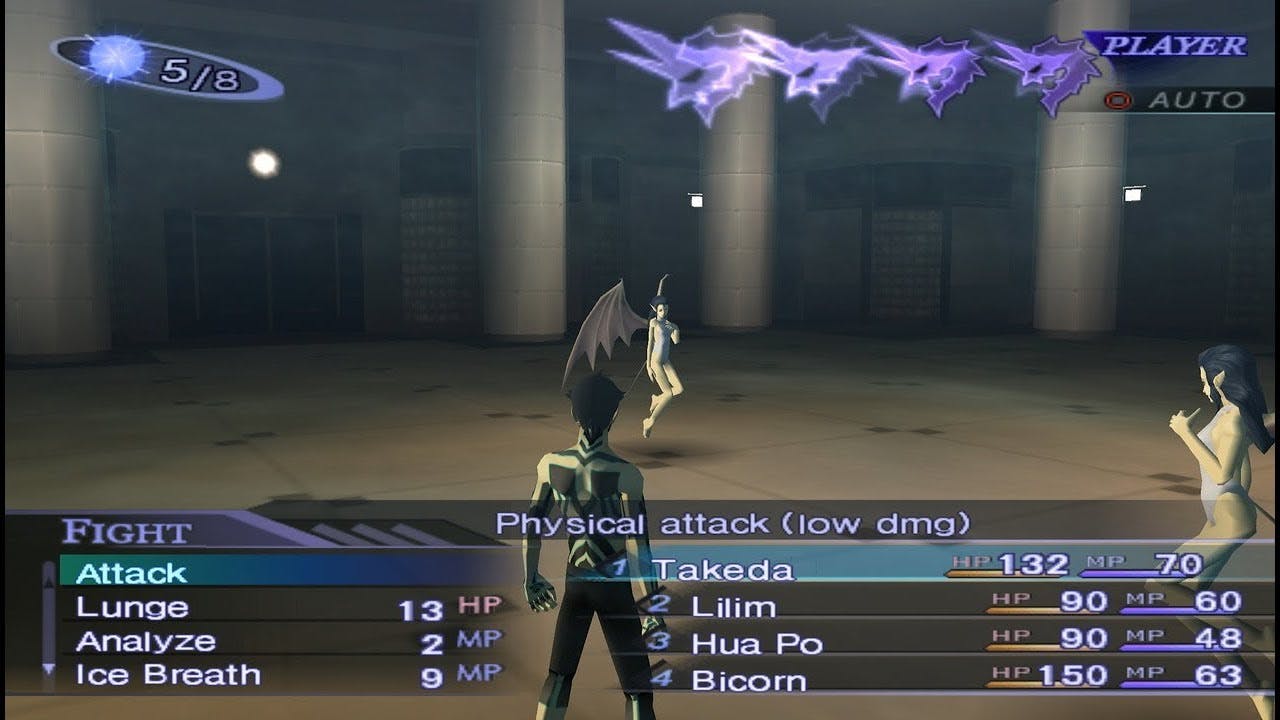Click Takeda's slot number 1 icon

621,568
